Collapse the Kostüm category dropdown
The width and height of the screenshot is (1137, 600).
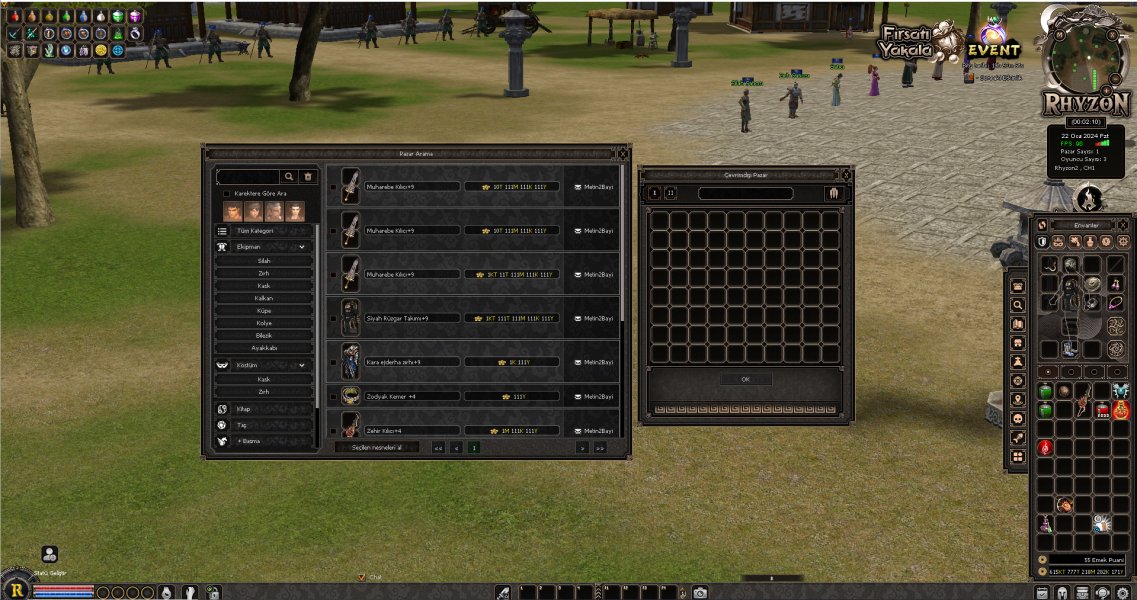pyautogui.click(x=301, y=366)
